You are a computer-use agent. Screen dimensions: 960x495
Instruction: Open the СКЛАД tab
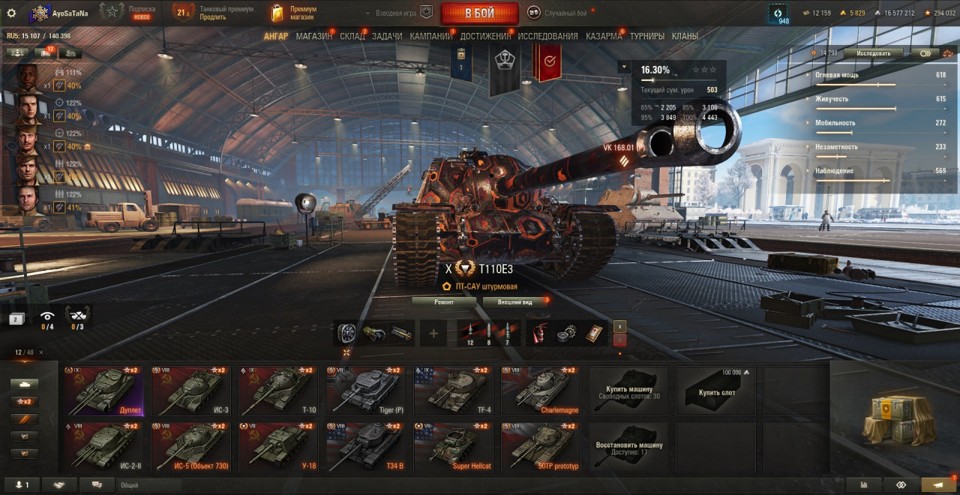(x=352, y=36)
